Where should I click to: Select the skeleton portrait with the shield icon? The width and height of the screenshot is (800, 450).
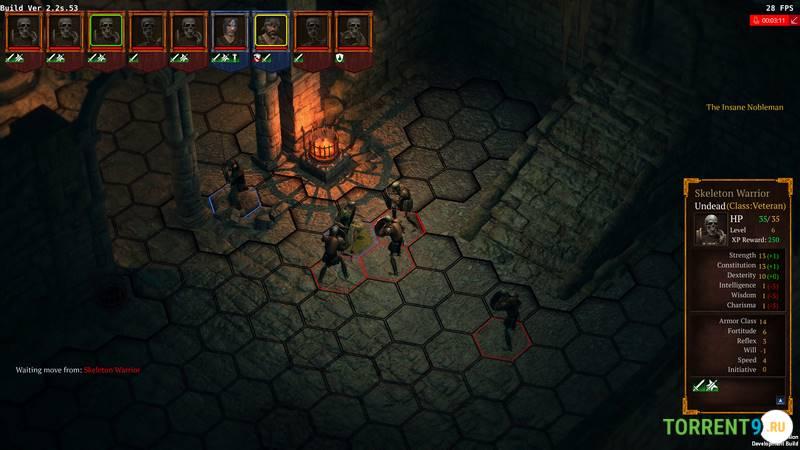pyautogui.click(x=352, y=31)
